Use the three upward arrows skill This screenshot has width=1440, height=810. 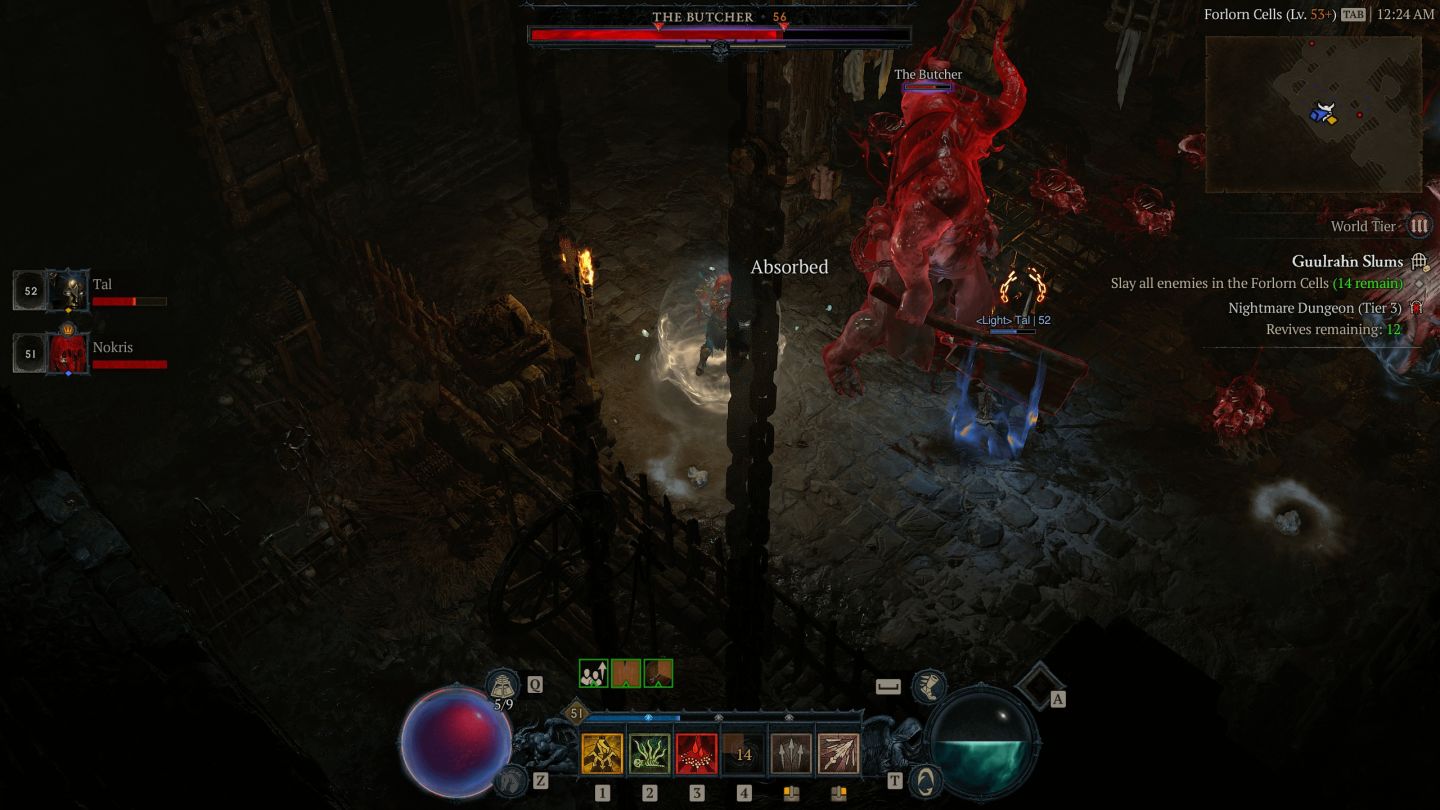pos(791,755)
